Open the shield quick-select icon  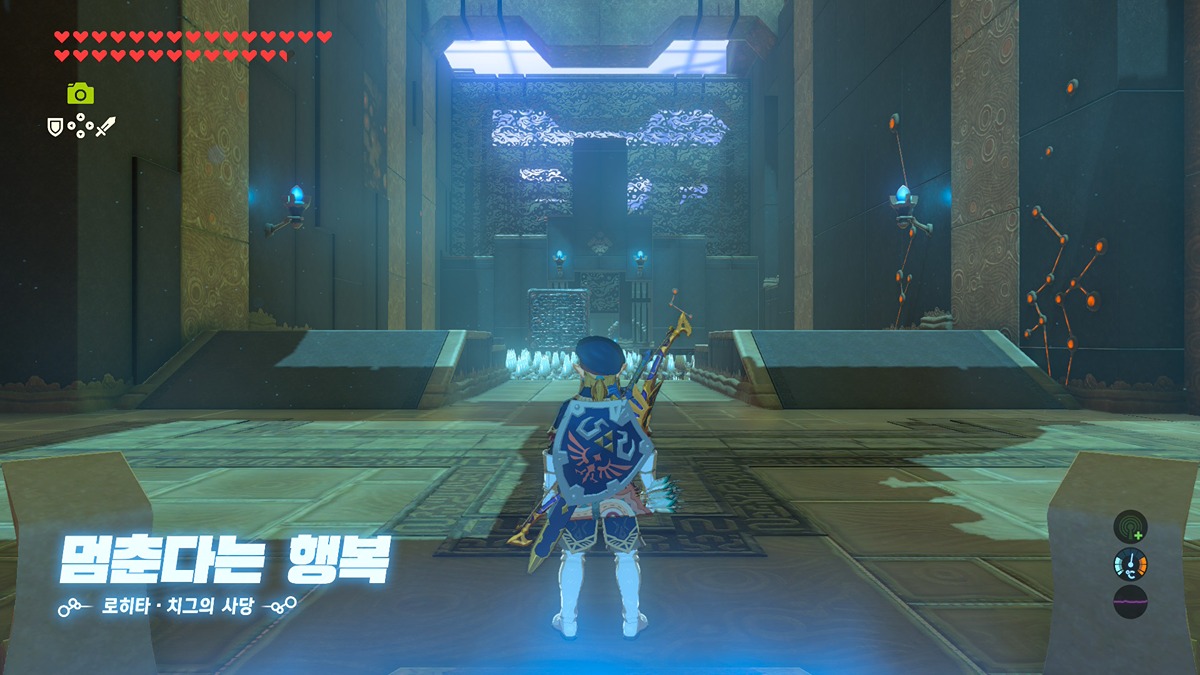tap(56, 127)
